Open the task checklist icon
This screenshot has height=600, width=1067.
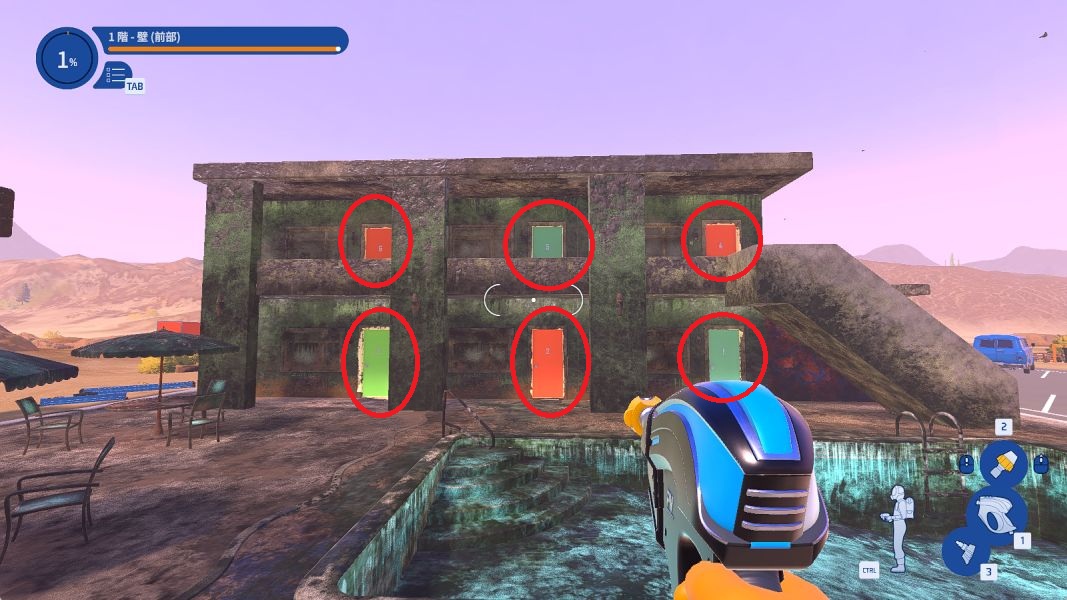114,74
